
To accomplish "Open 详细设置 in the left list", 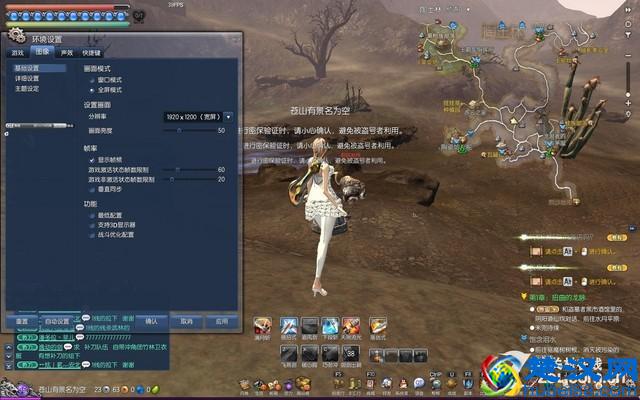I will (27, 78).
